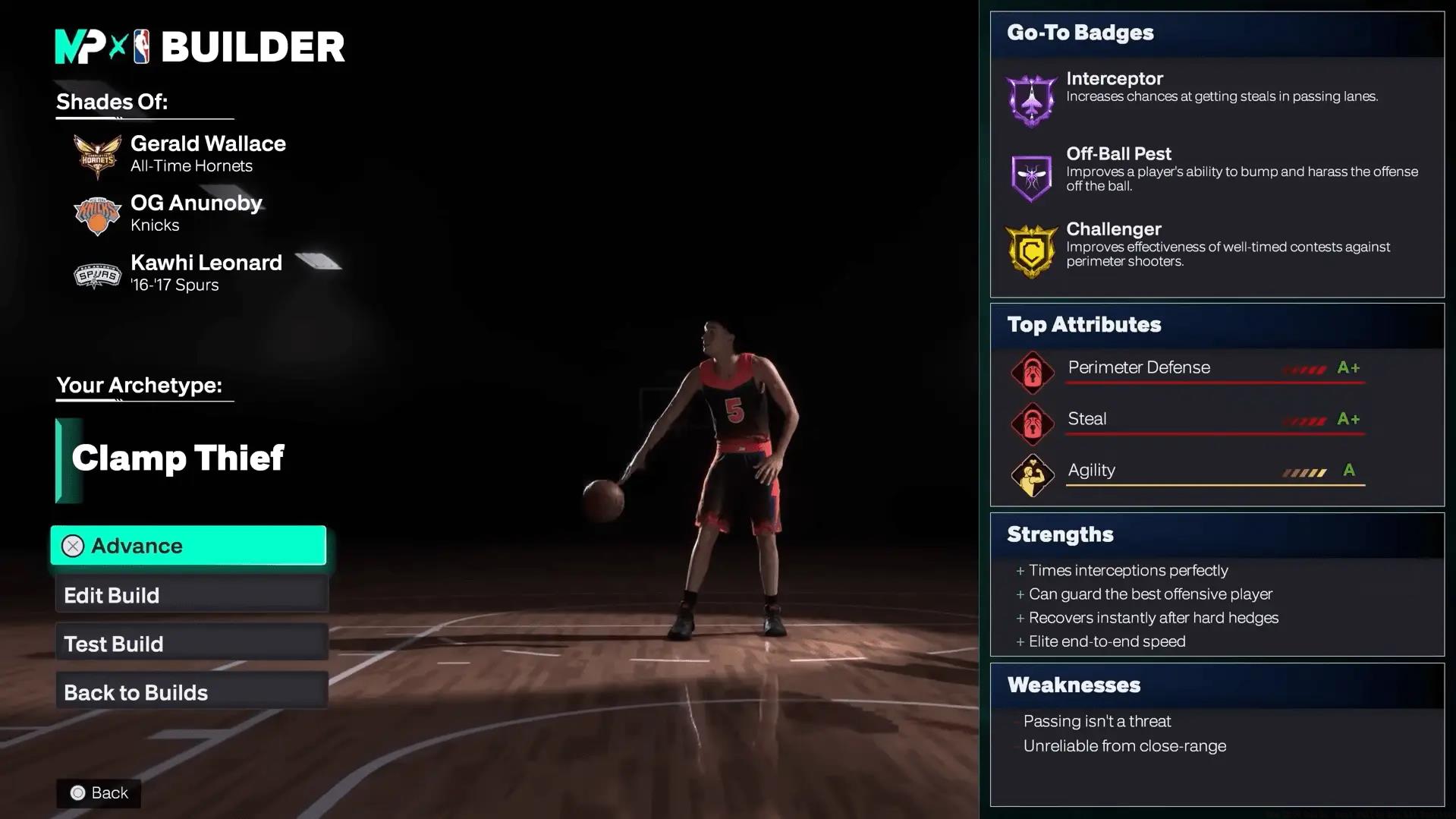This screenshot has width=1456, height=819.
Task: Choose Test Build
Action: [x=191, y=644]
